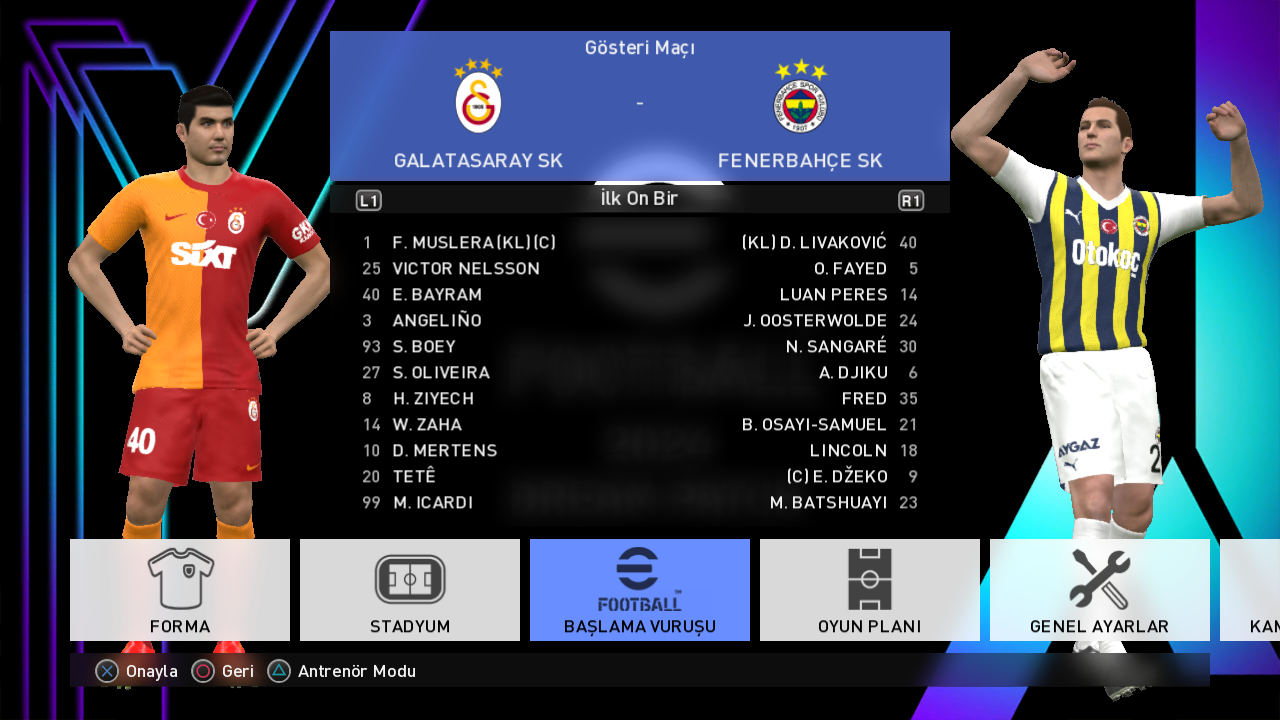The width and height of the screenshot is (1280, 720).
Task: Click the Galatasaray SK team crest
Action: coord(478,98)
